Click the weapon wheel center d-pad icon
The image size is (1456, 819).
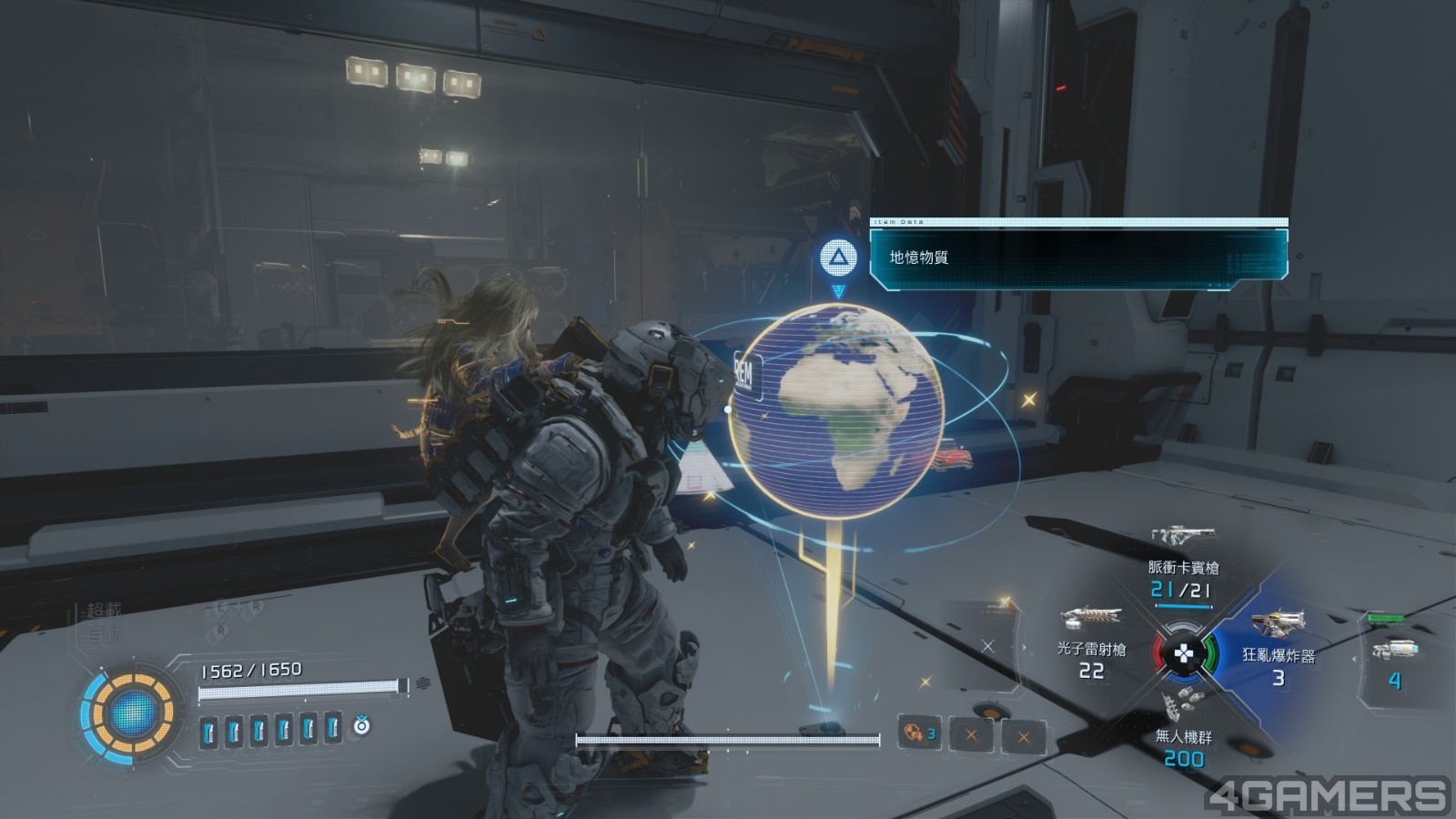[1183, 652]
